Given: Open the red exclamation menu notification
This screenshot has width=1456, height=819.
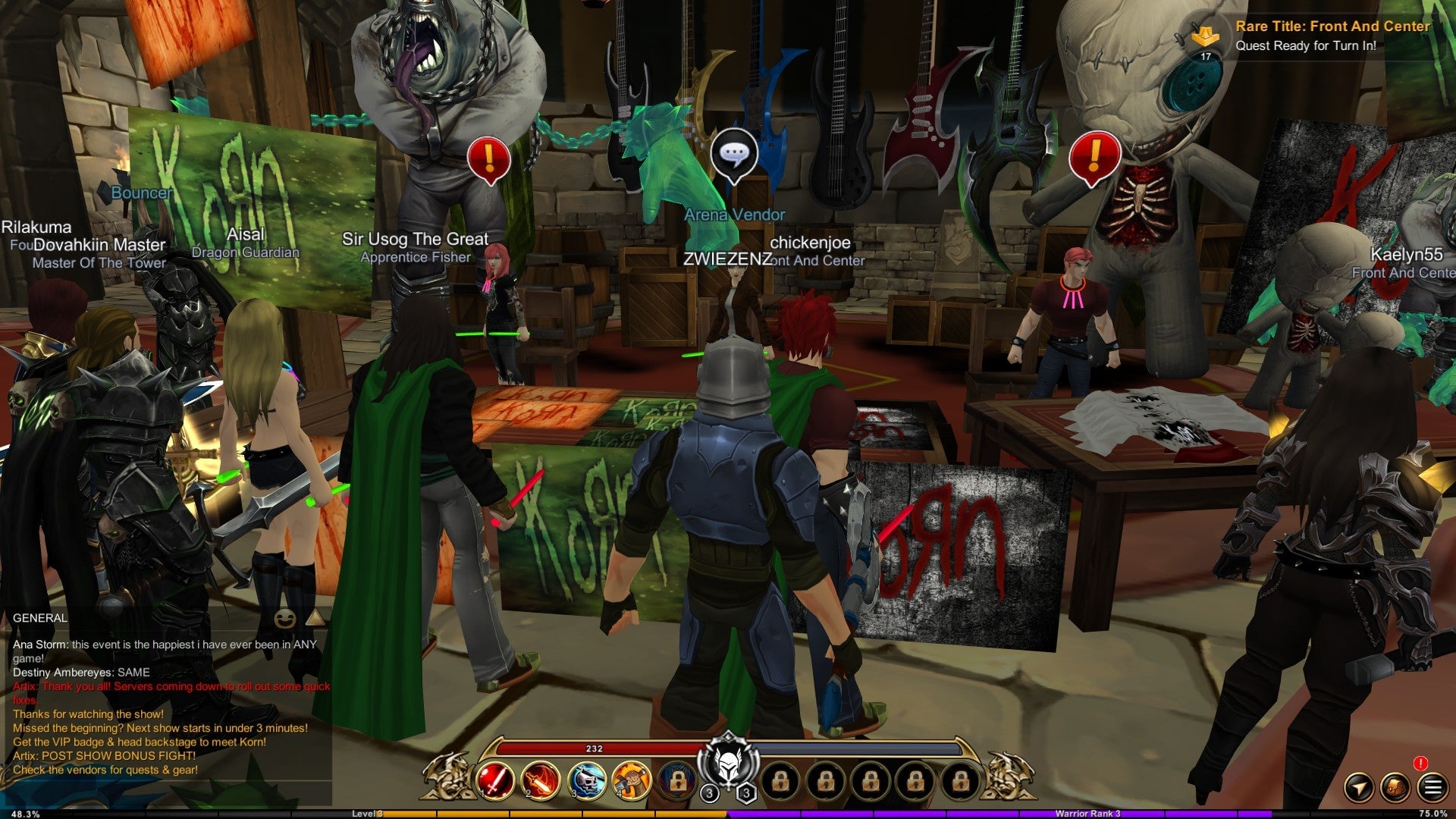Looking at the screenshot, I should [1420, 764].
